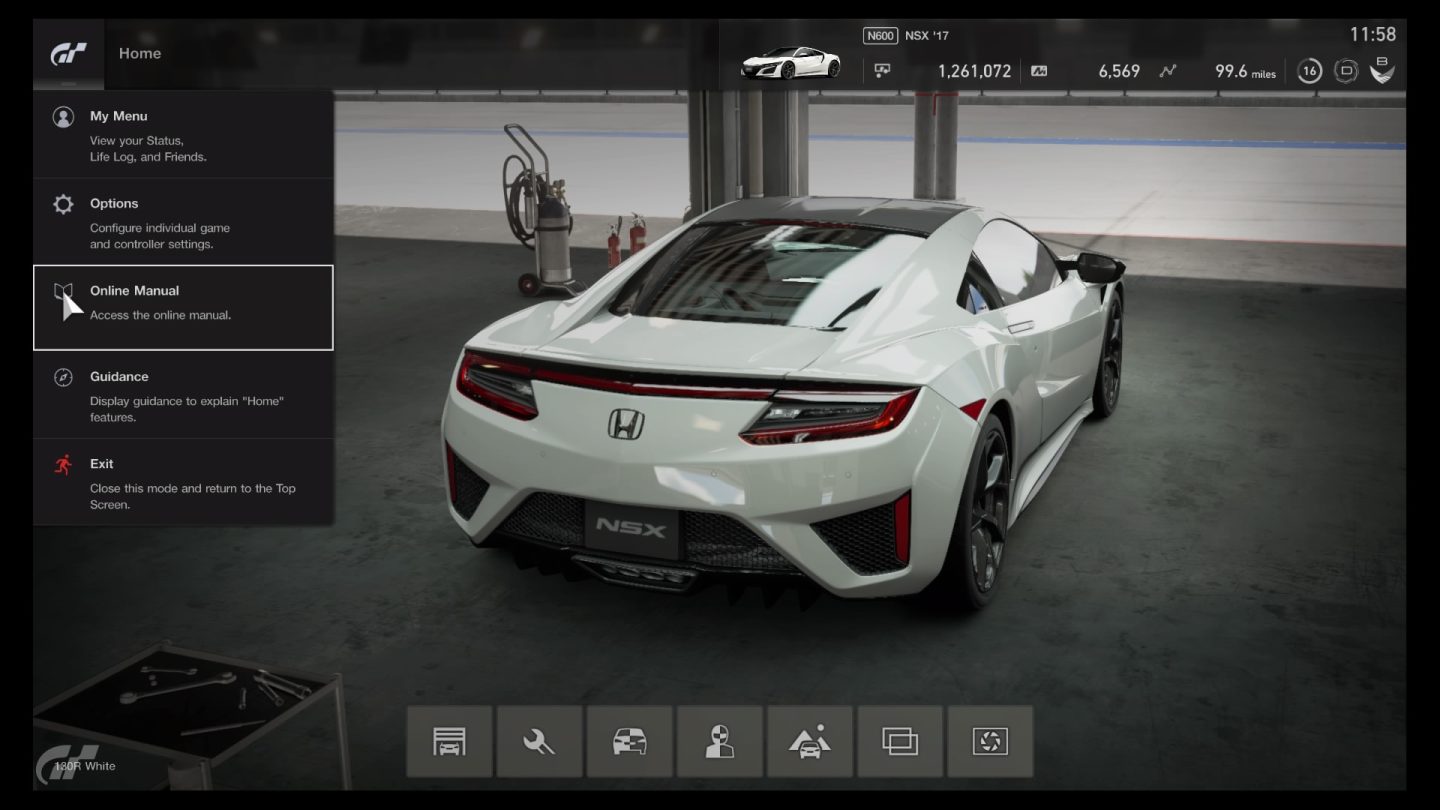Click the camera shutter icon
The width and height of the screenshot is (1440, 810).
[x=989, y=741]
